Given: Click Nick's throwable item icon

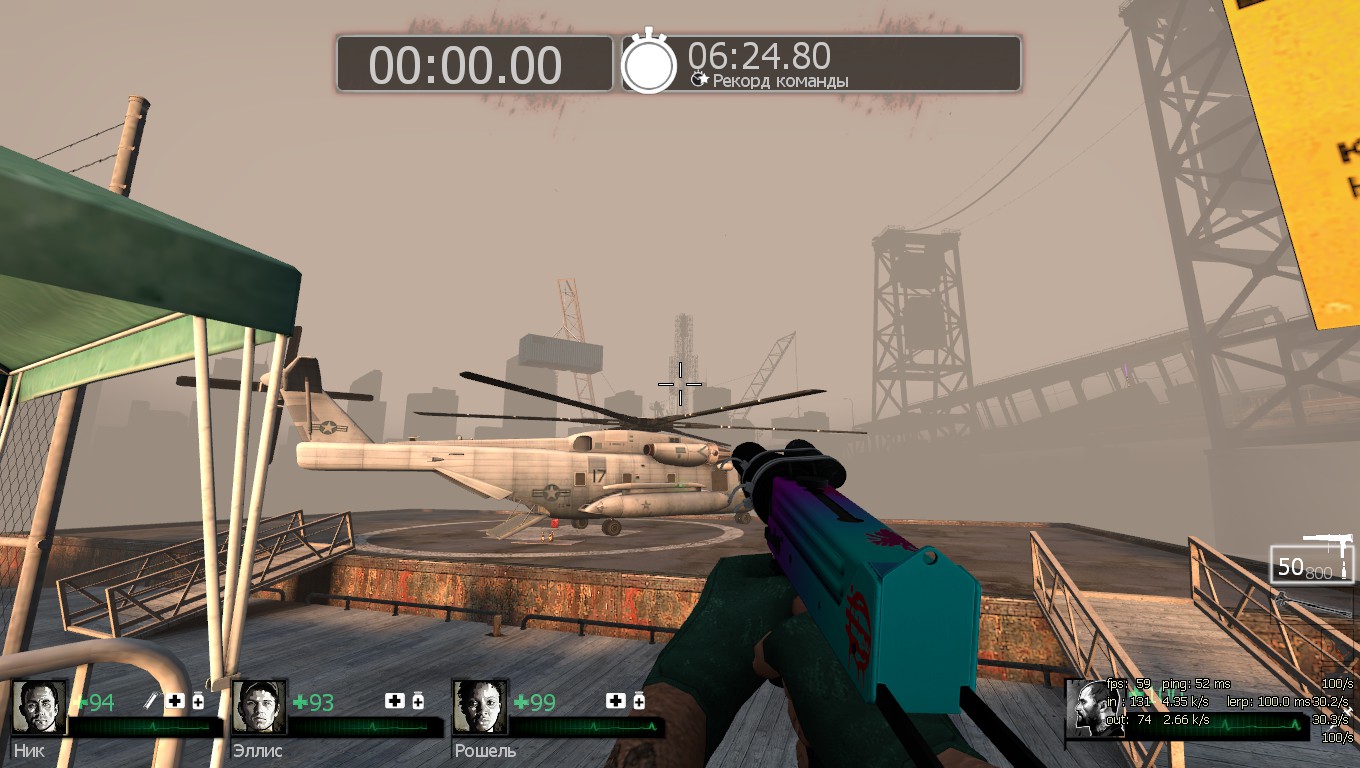Looking at the screenshot, I should (x=153, y=701).
